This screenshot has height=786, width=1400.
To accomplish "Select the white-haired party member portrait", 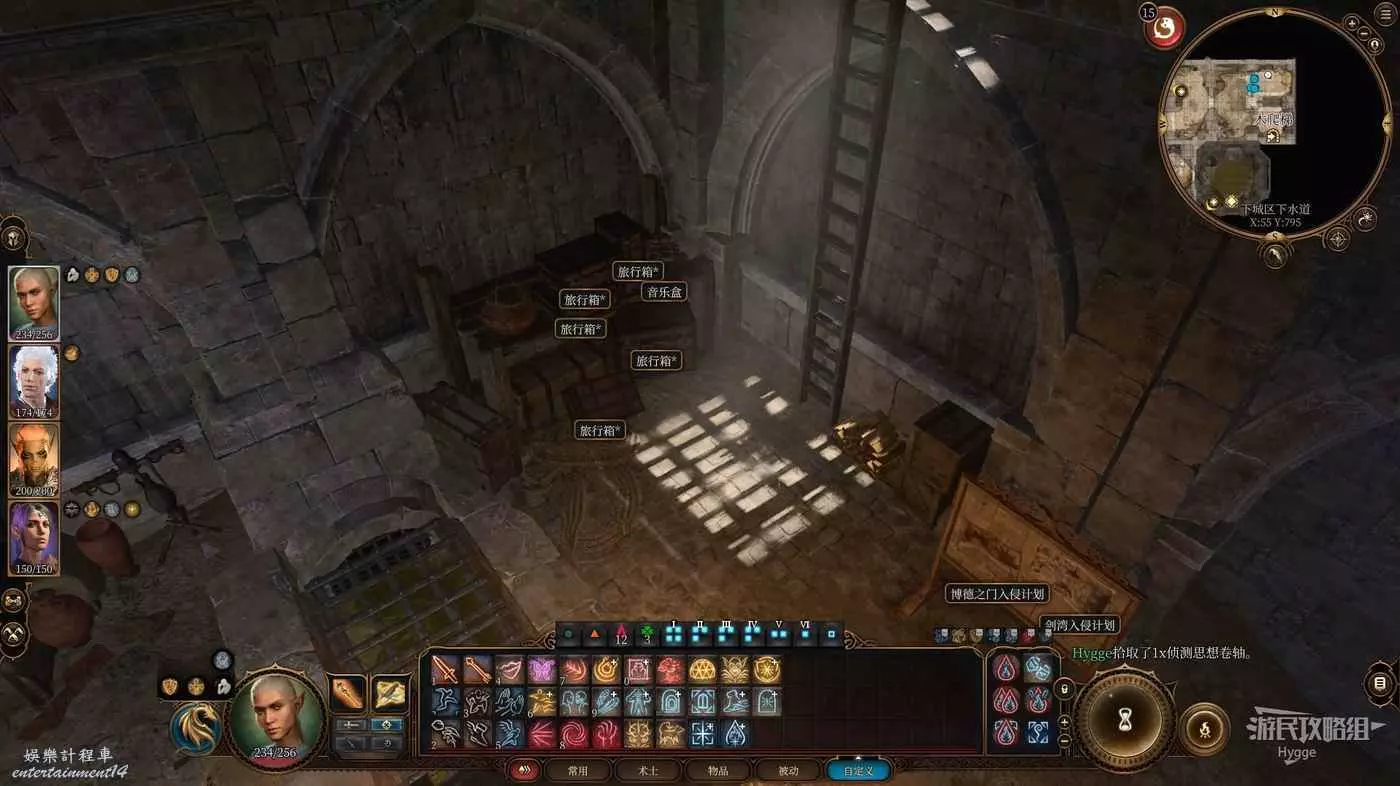I will 34,381.
